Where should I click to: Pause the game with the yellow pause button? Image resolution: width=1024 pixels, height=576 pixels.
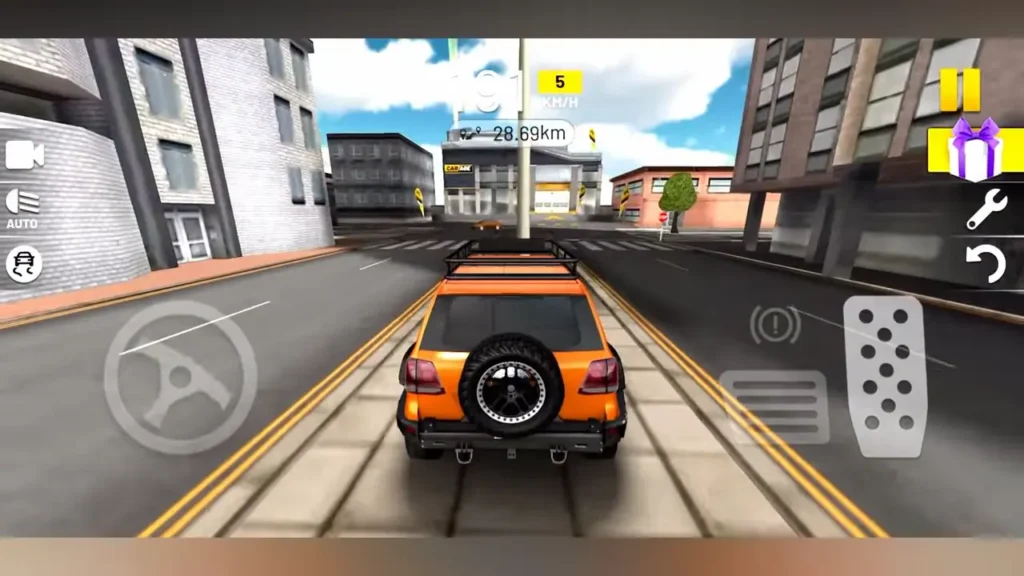960,90
